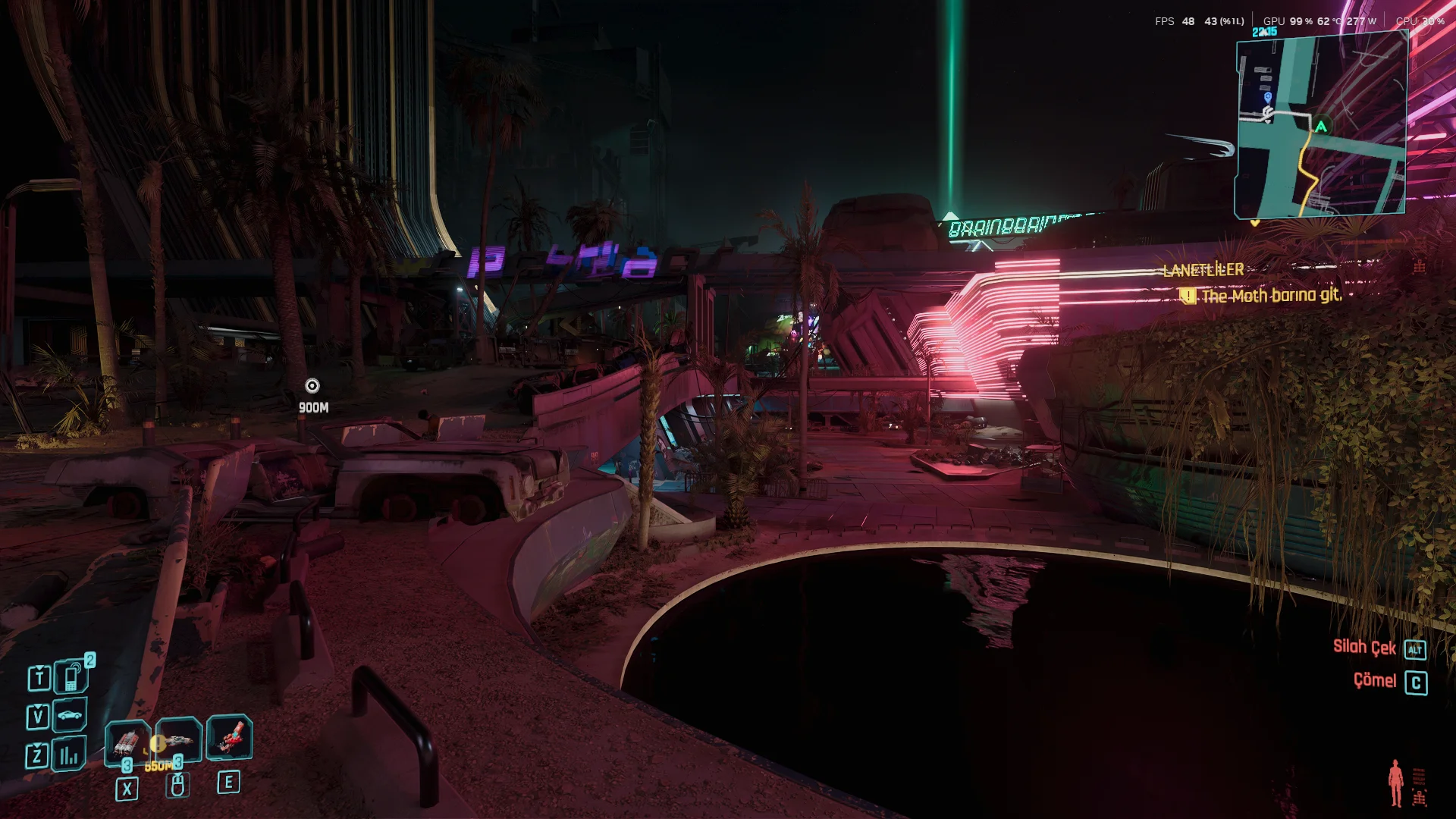Open 'The Moth barına git' objective
Image resolution: width=1456 pixels, height=819 pixels.
pos(1271,296)
